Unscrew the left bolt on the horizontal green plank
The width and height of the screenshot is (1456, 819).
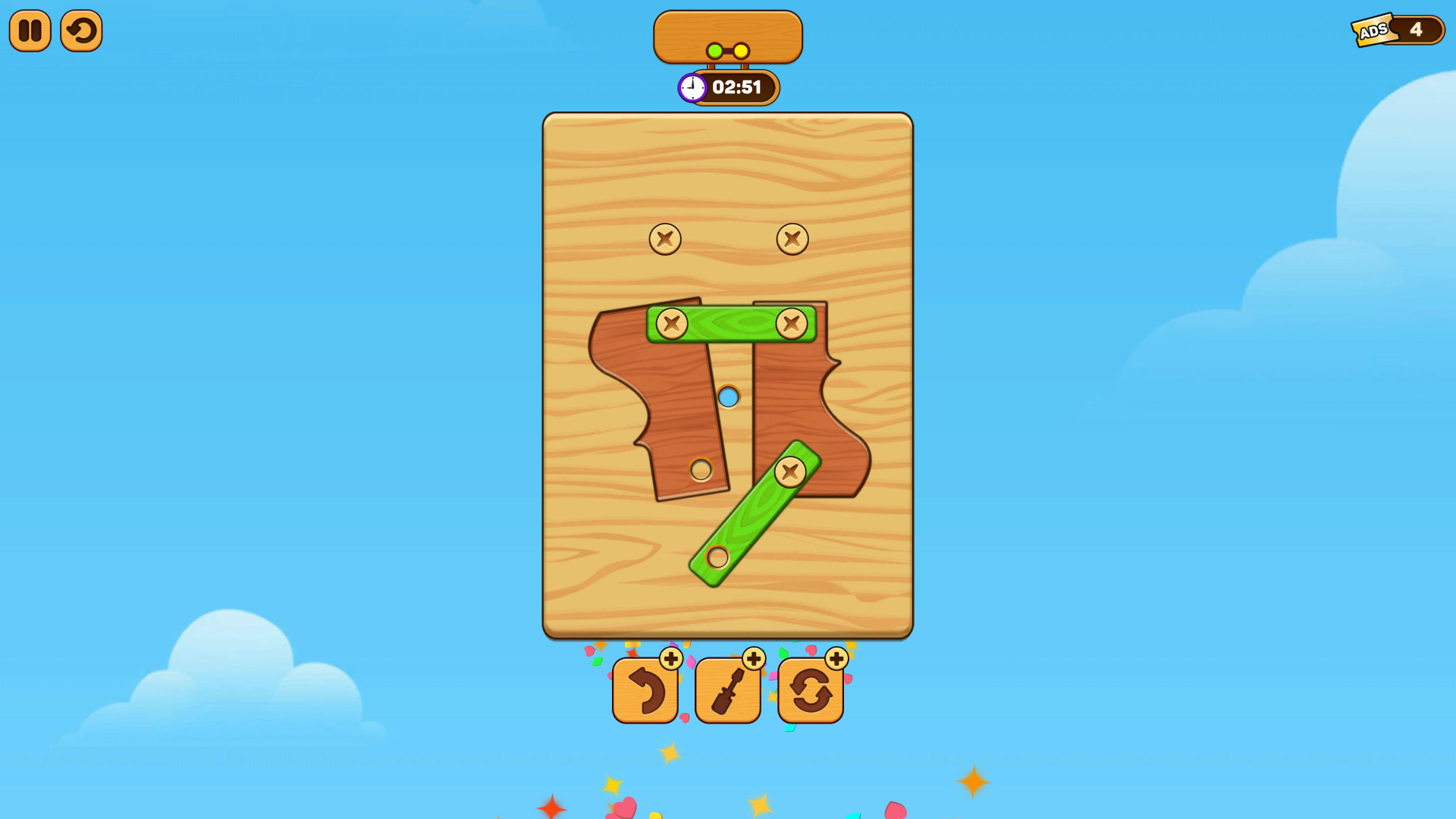coord(670,325)
